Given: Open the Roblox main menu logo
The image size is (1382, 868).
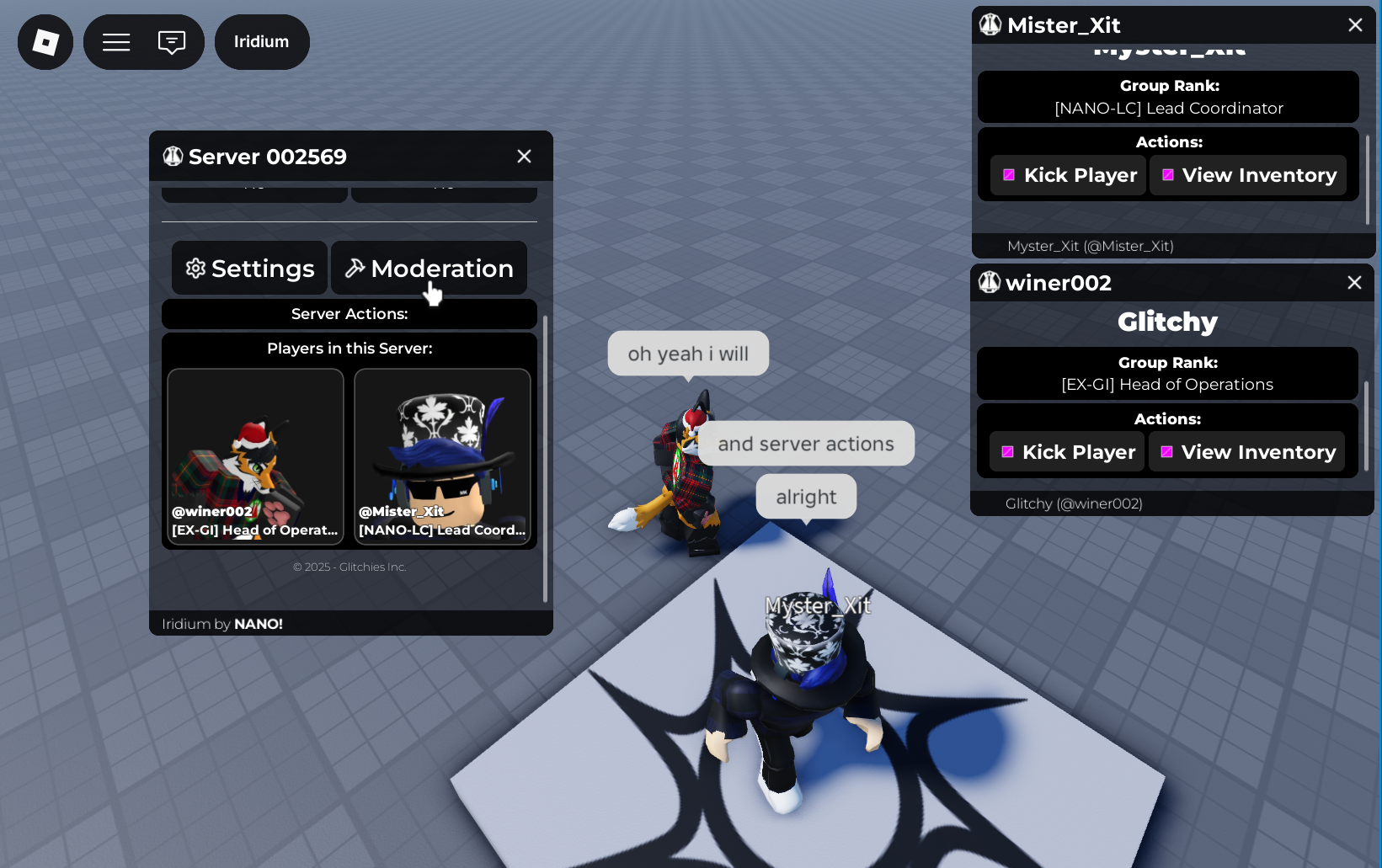Looking at the screenshot, I should point(45,42).
